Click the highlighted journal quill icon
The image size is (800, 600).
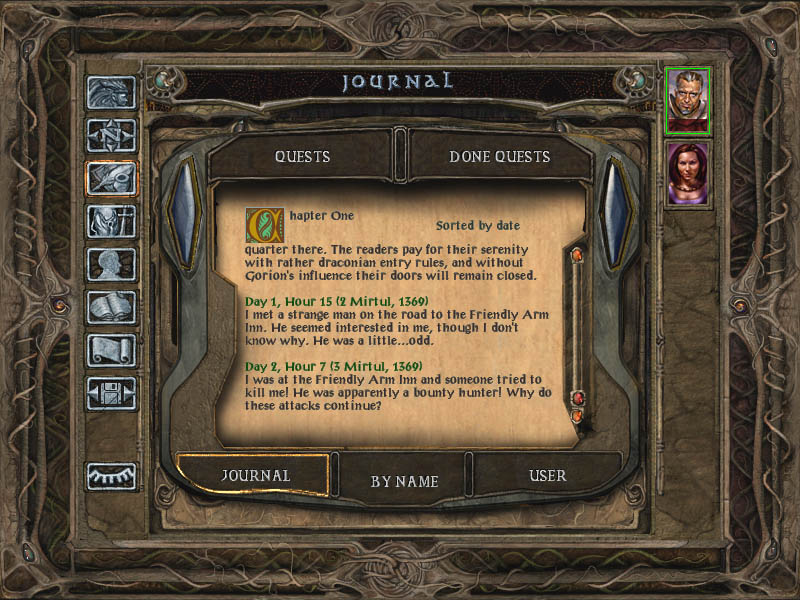point(111,178)
